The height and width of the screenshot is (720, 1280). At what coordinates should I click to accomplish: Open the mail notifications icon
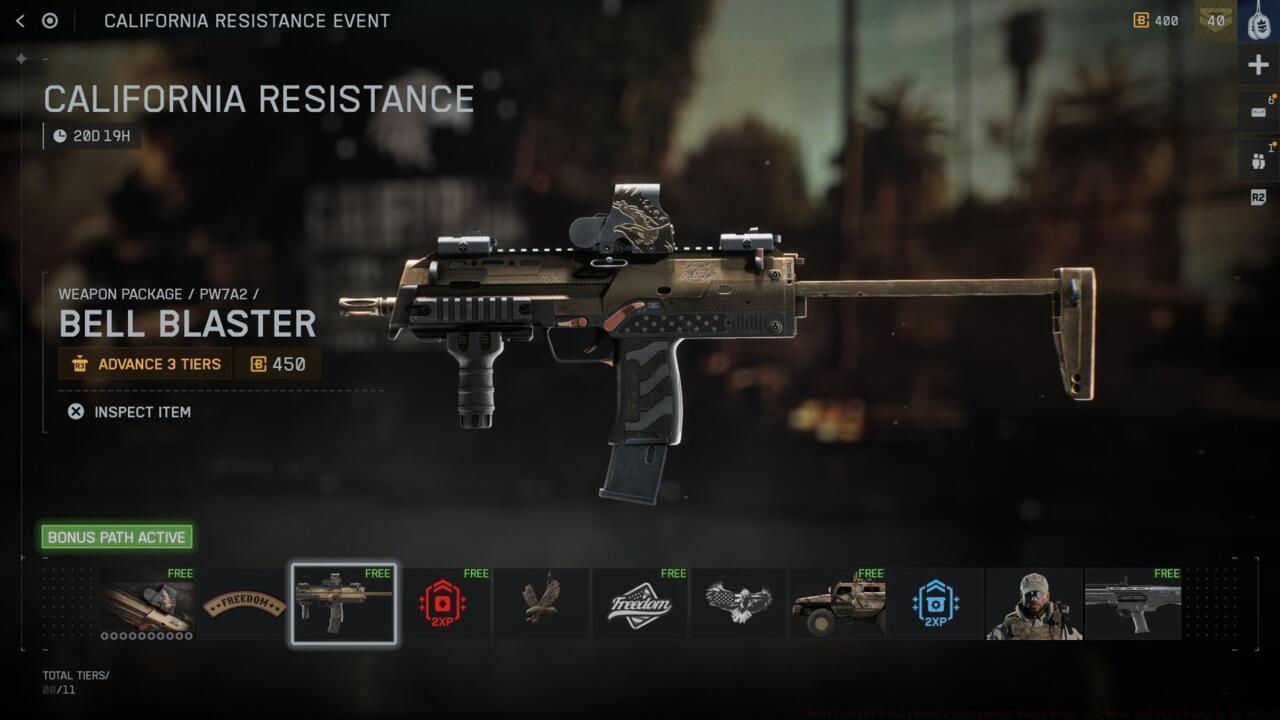[x=1258, y=112]
